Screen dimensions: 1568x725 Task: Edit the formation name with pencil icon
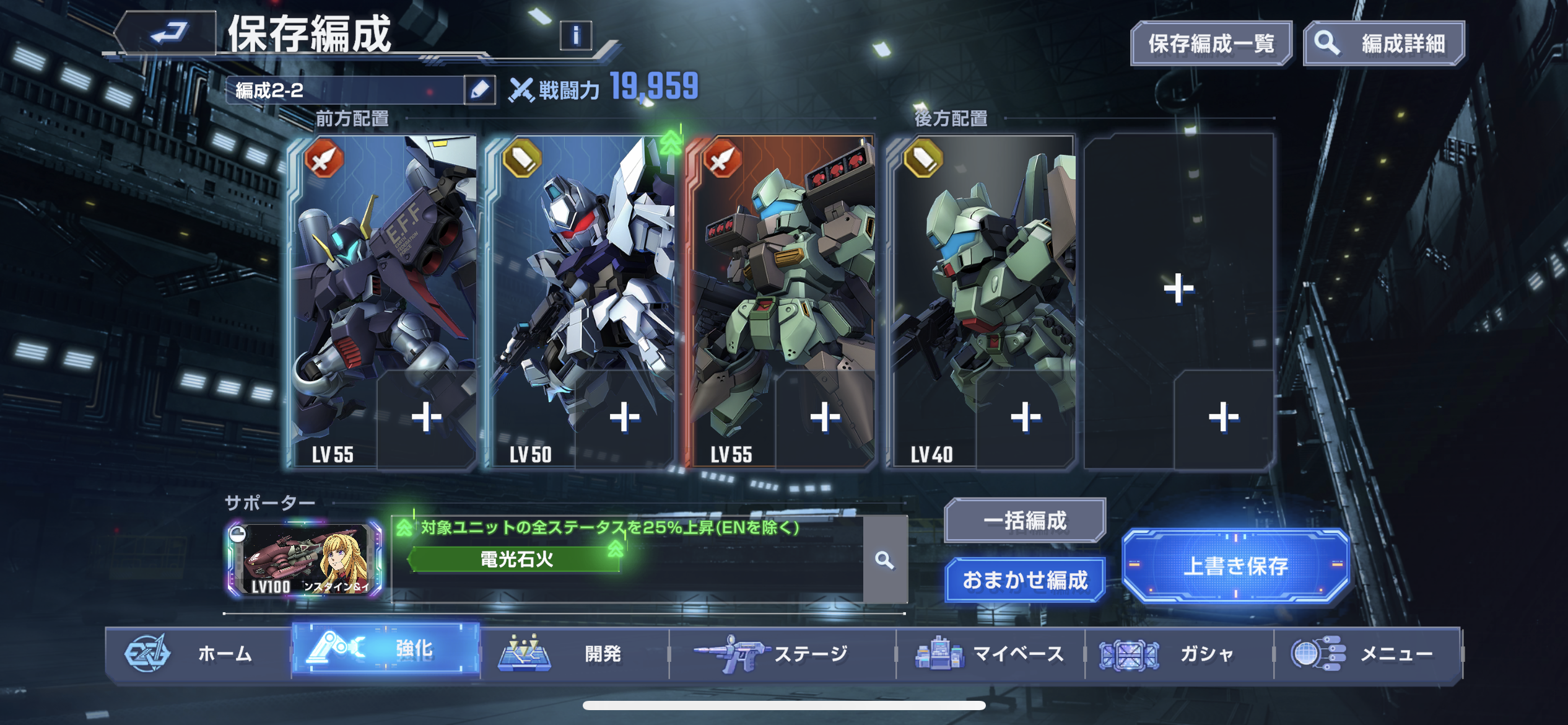479,90
